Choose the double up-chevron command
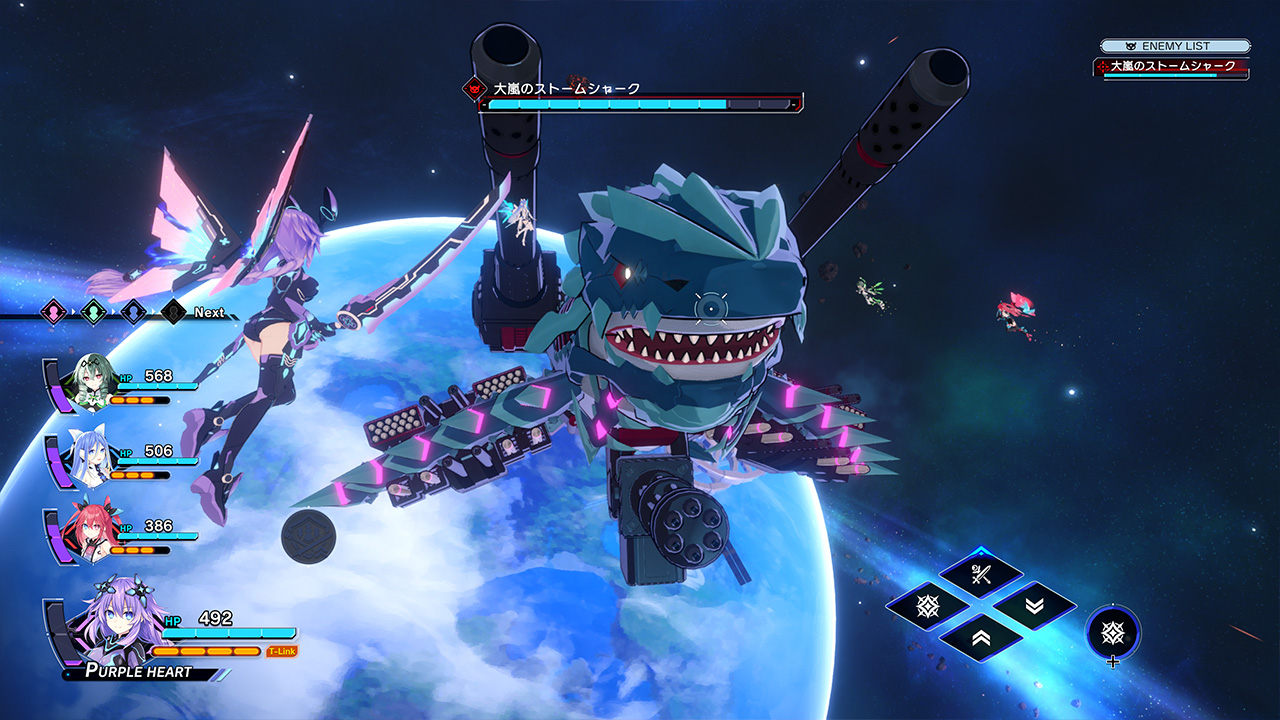The width and height of the screenshot is (1280, 720). (980, 637)
